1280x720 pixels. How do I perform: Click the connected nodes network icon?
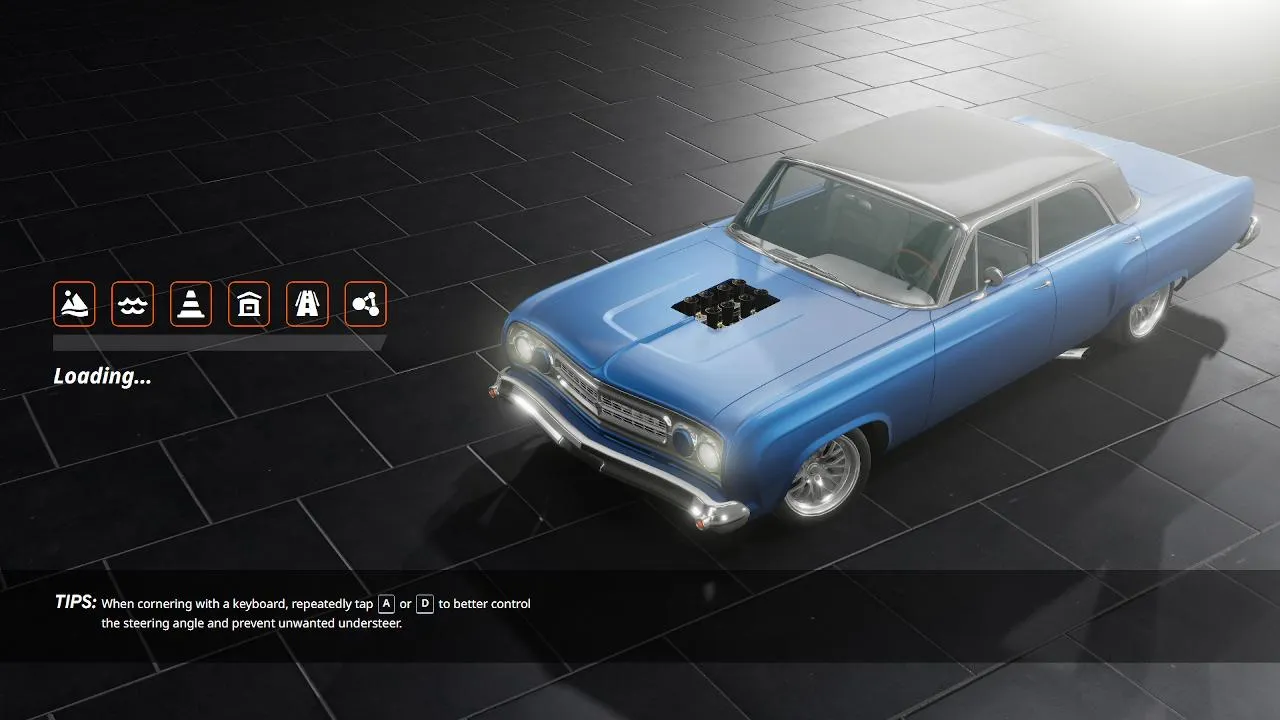(x=365, y=303)
